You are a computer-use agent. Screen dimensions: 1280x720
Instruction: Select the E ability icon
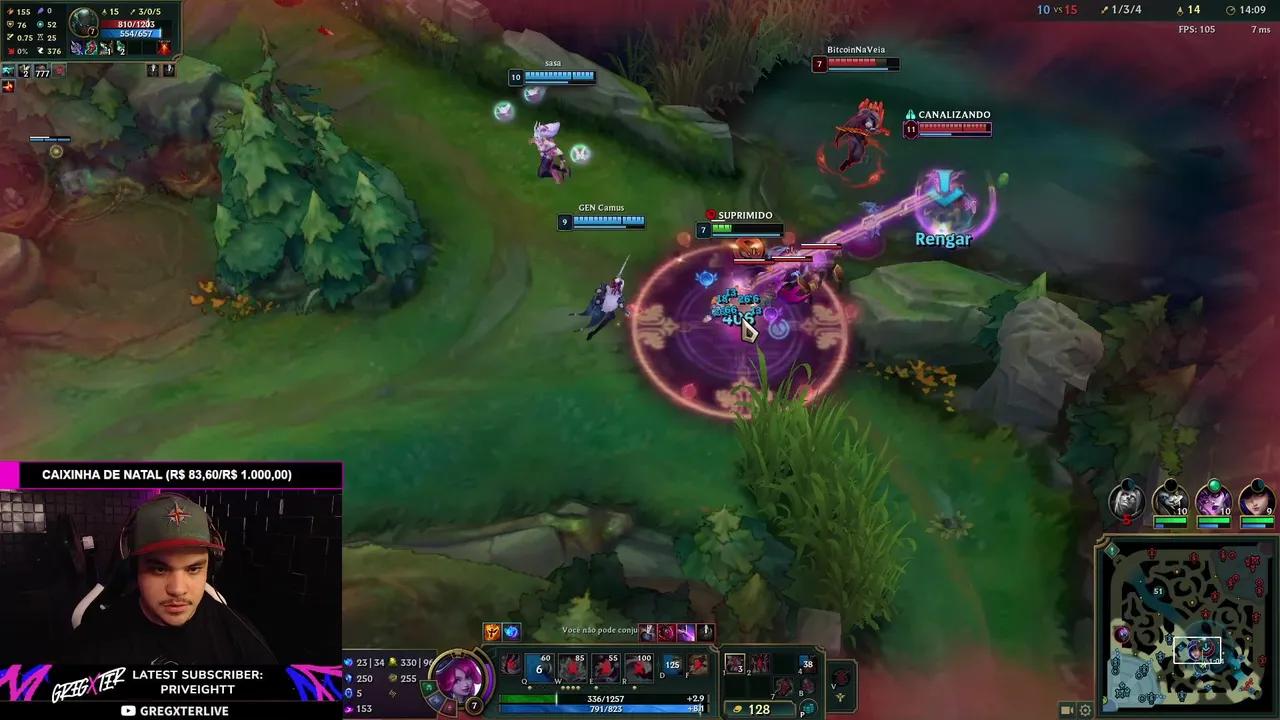click(x=606, y=668)
